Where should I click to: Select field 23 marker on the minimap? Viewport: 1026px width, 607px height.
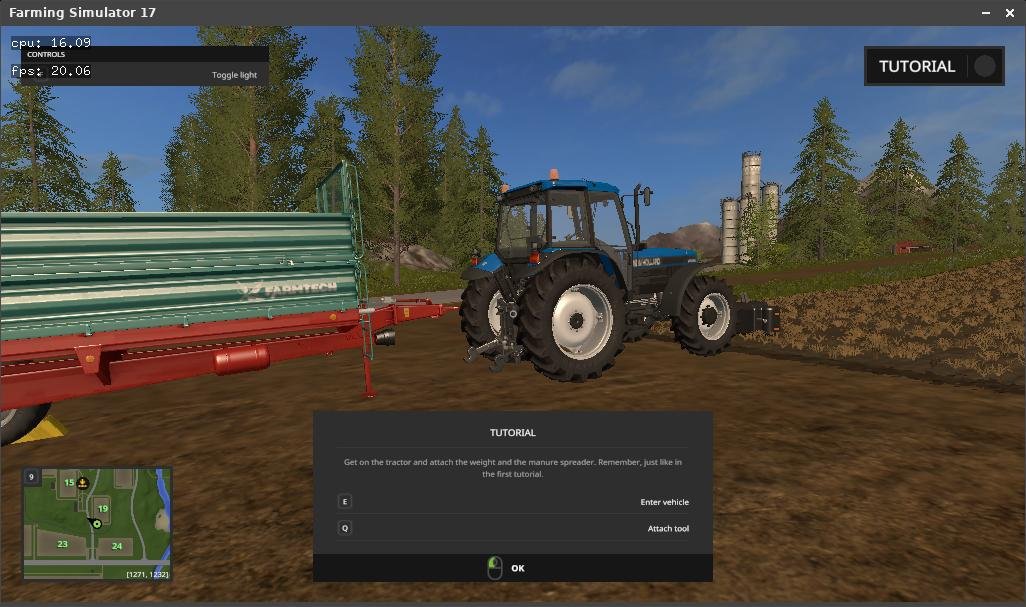coord(62,544)
